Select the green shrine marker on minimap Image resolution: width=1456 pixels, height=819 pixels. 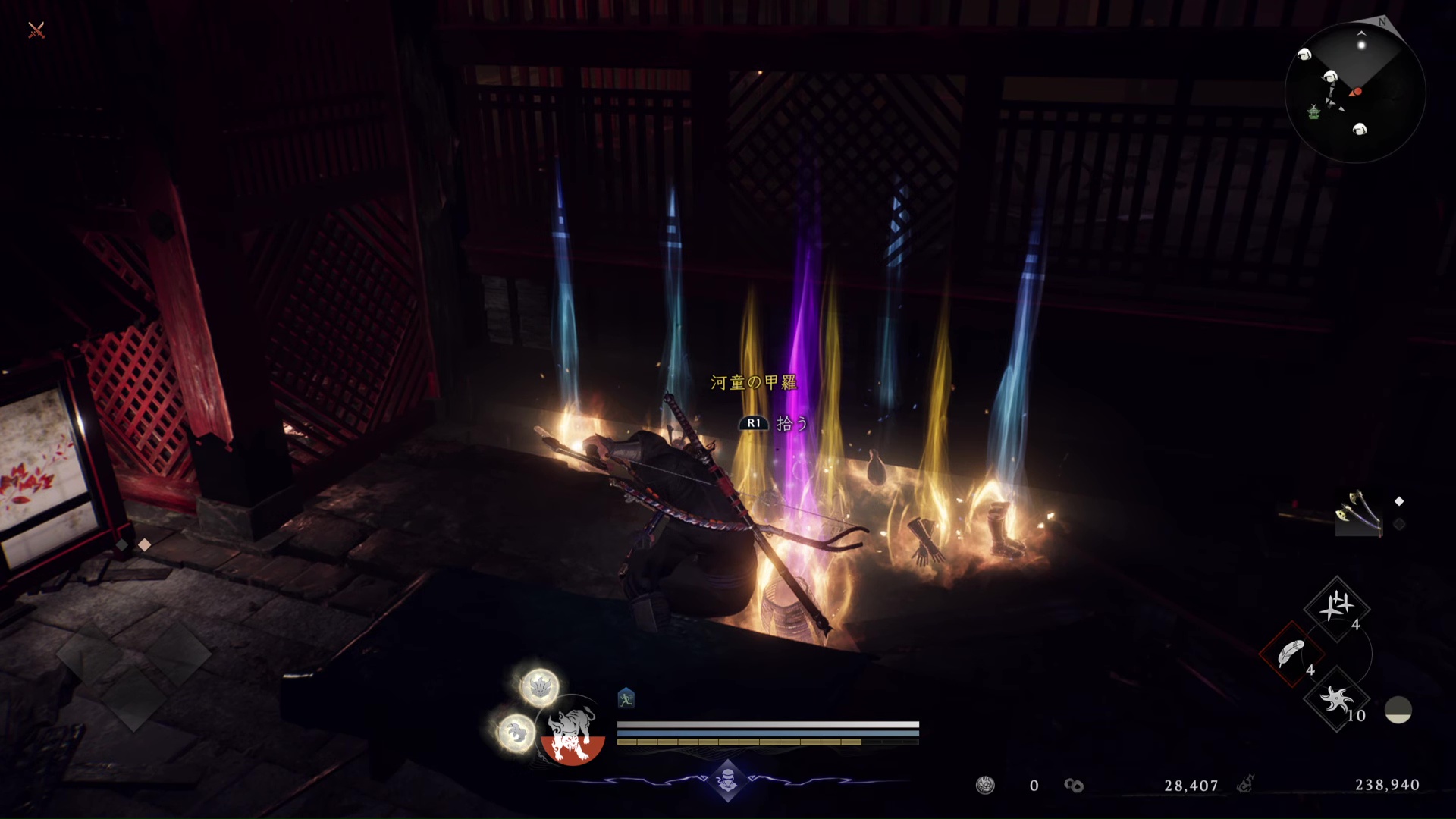[x=1313, y=112]
